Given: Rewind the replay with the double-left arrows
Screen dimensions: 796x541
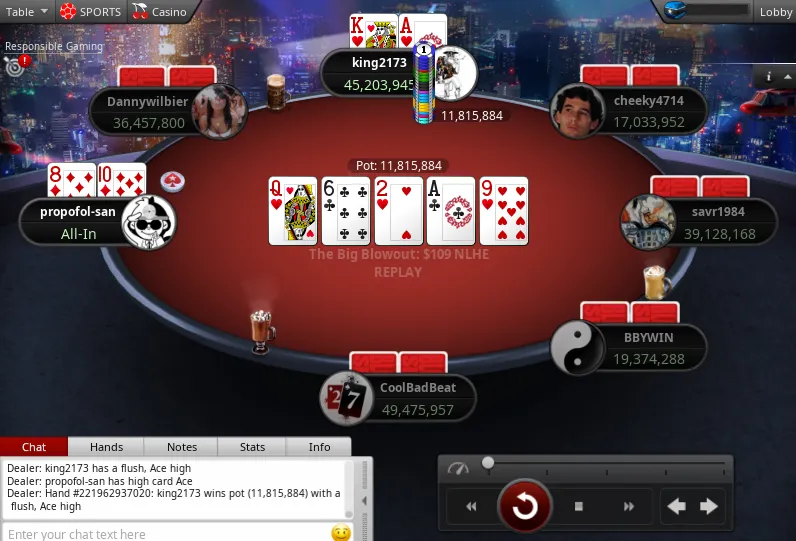Looking at the screenshot, I should [471, 507].
